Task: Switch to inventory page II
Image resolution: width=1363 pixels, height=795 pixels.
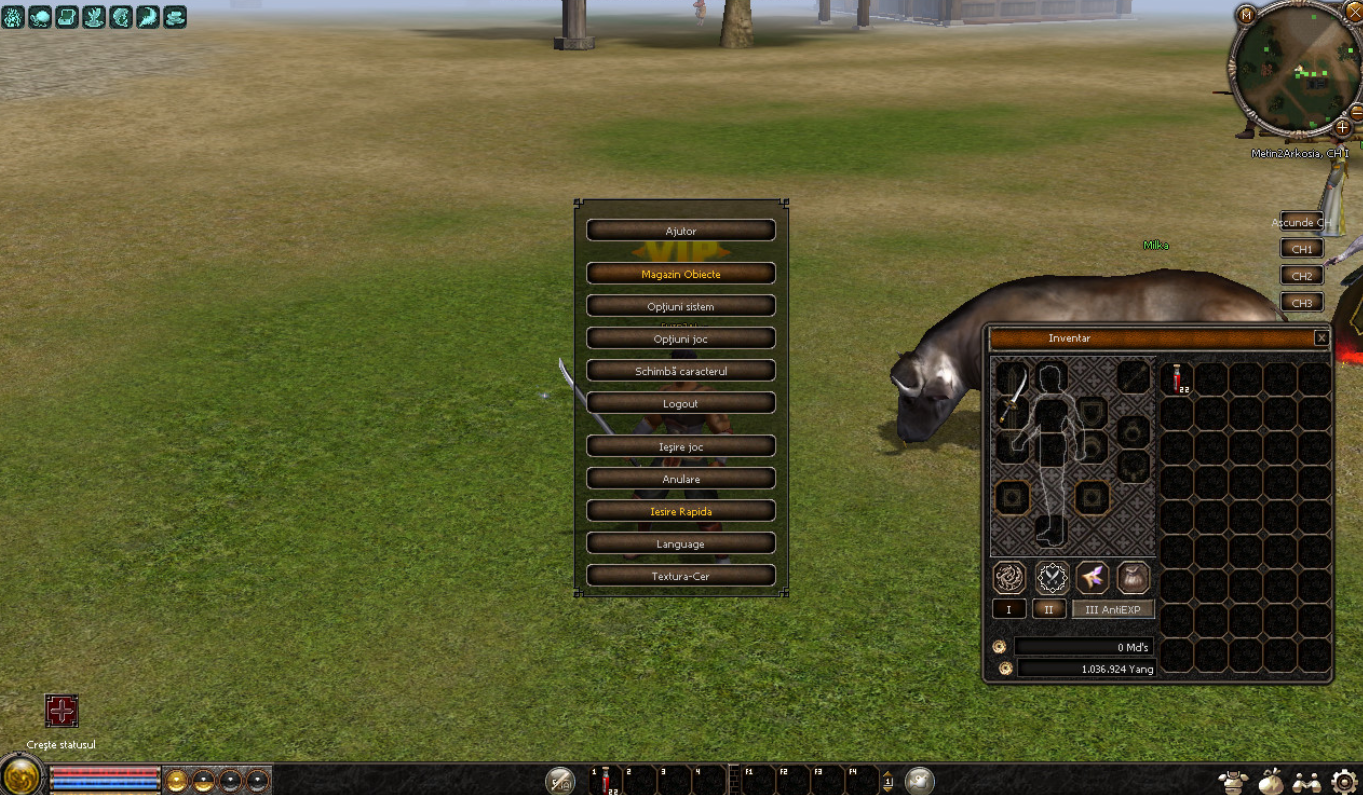Action: coord(1048,609)
